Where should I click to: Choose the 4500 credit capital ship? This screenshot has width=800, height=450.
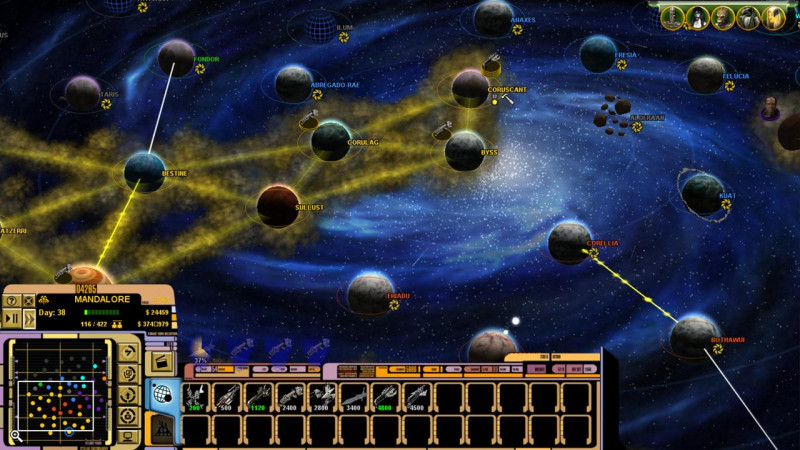point(416,397)
